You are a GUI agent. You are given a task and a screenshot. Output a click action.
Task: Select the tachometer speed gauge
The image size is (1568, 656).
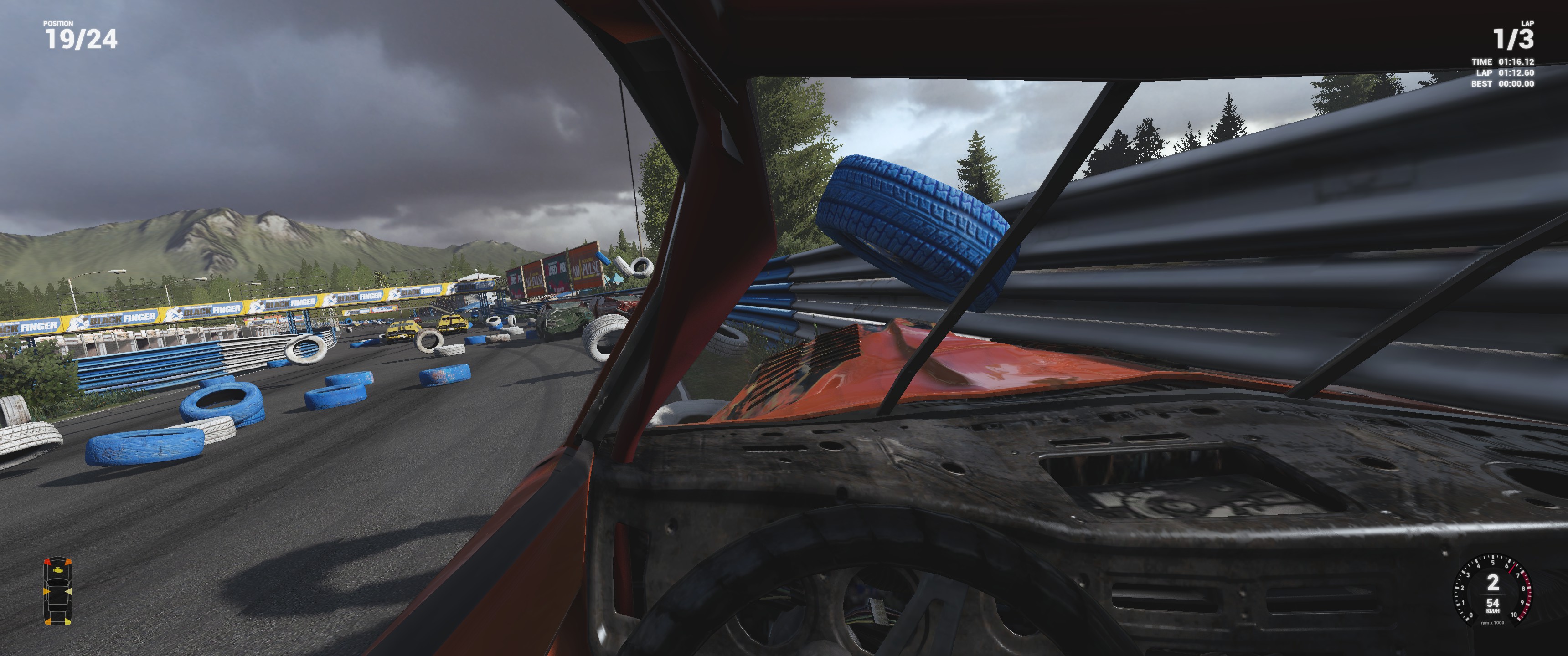pyautogui.click(x=1492, y=589)
